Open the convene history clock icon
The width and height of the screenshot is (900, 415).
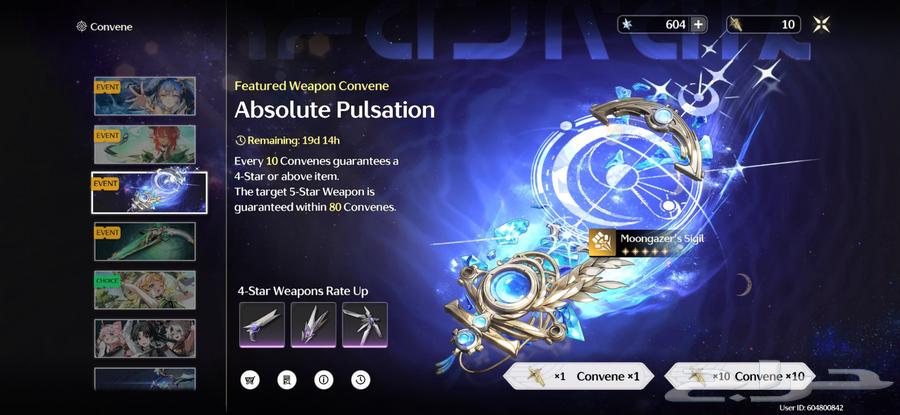tap(359, 380)
